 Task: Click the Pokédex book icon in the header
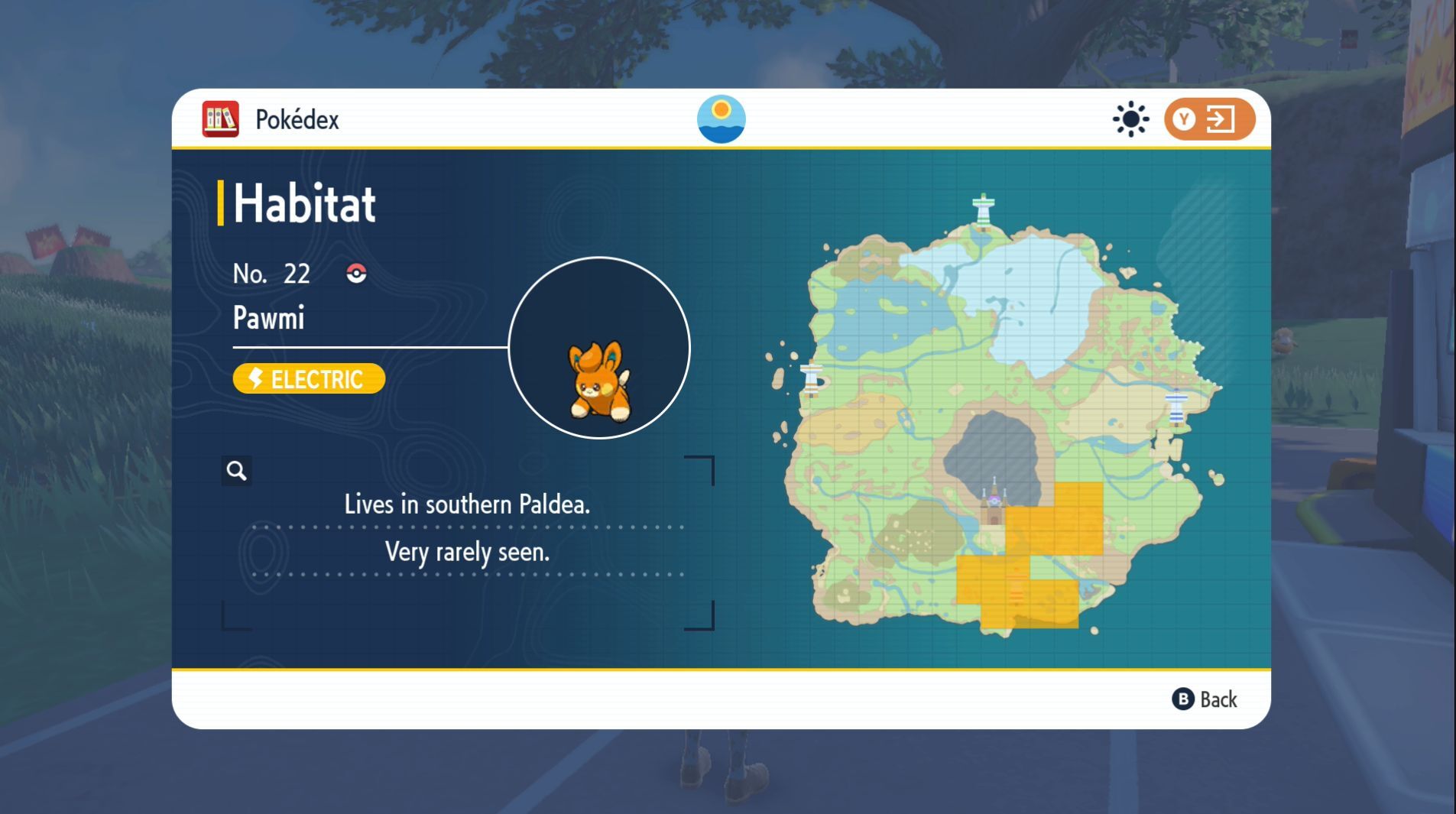220,118
